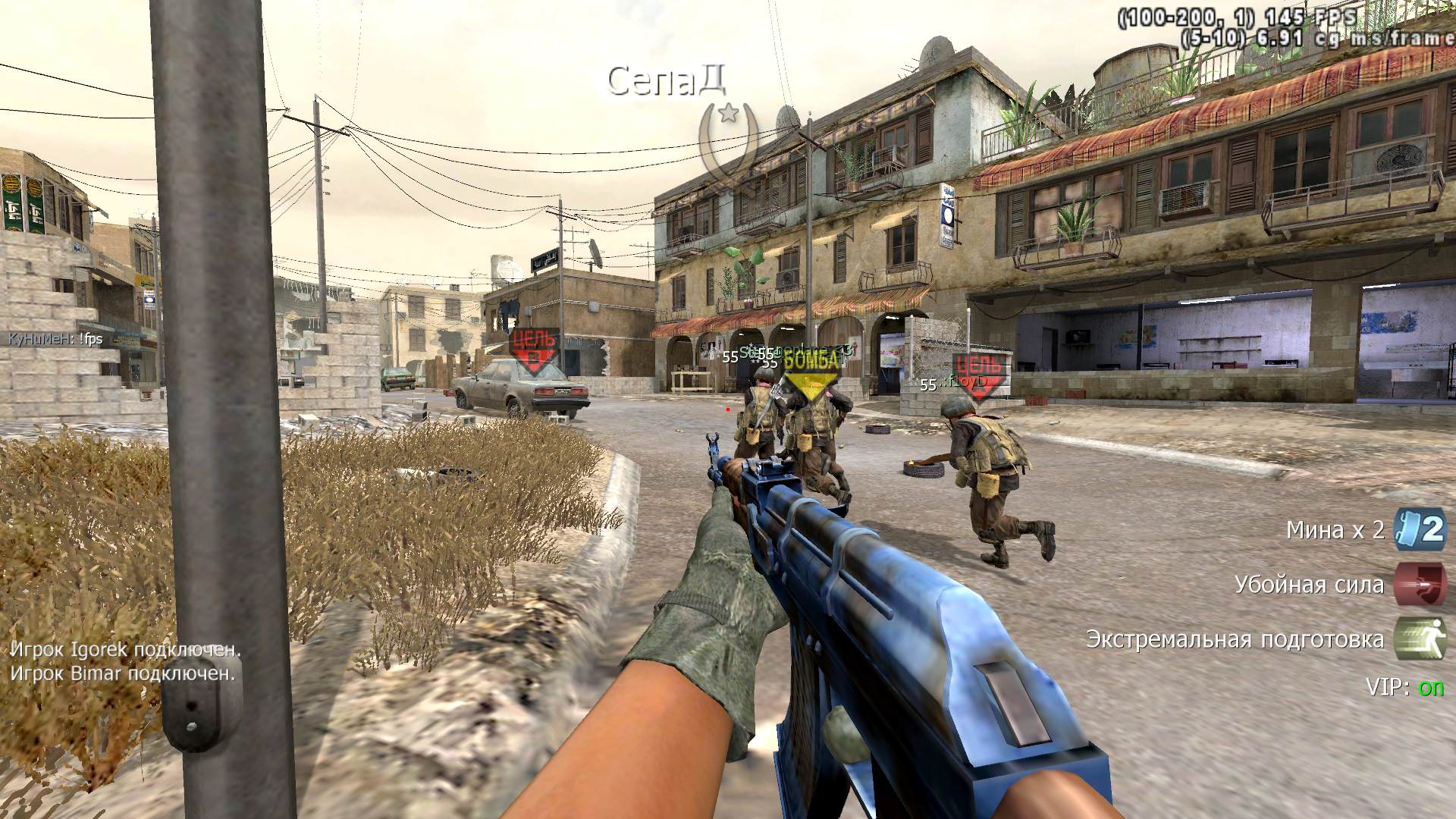Click the yellow БОМБА objective marker
1456x819 pixels.
[811, 370]
